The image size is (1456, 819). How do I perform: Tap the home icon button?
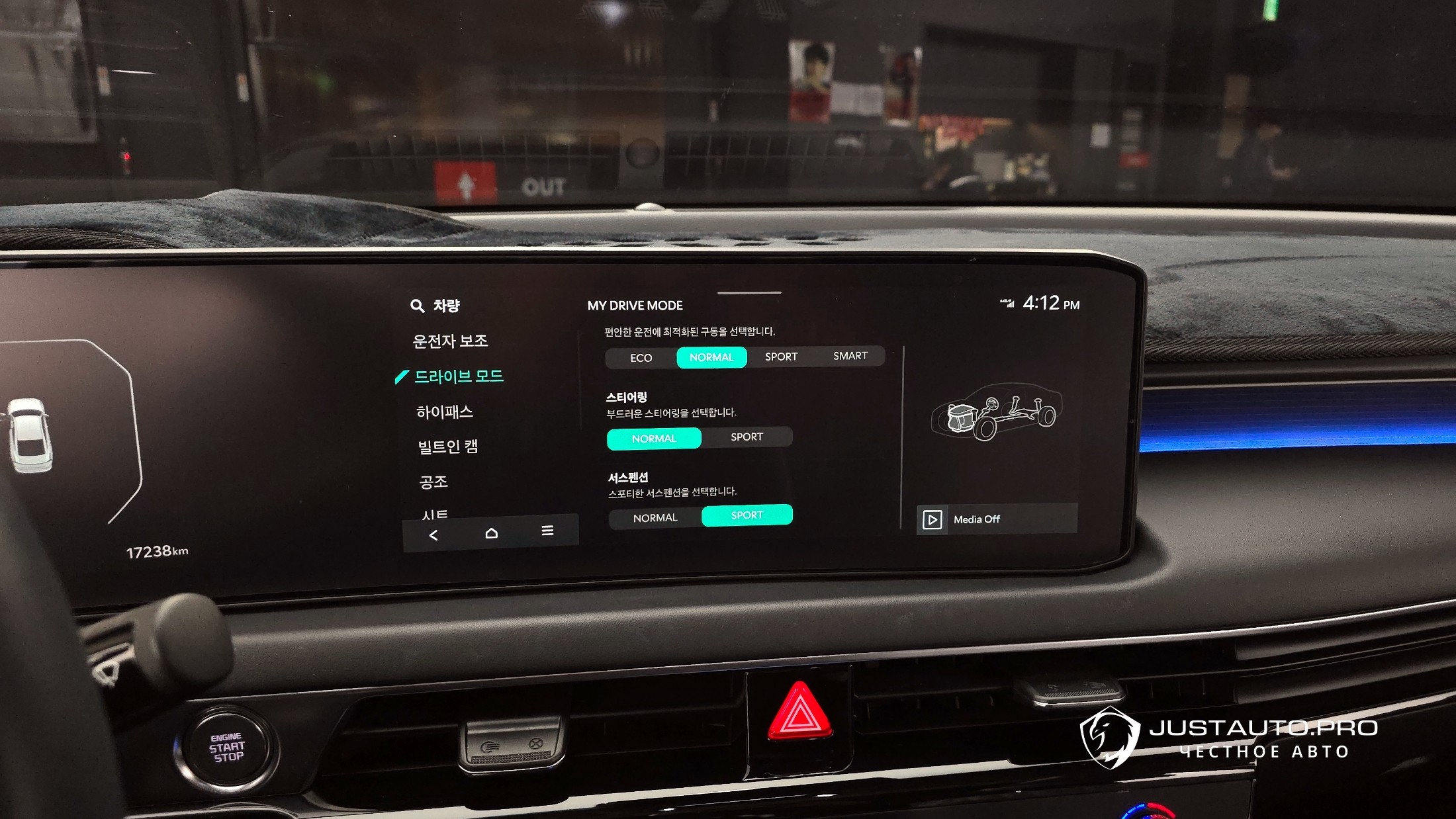point(491,533)
